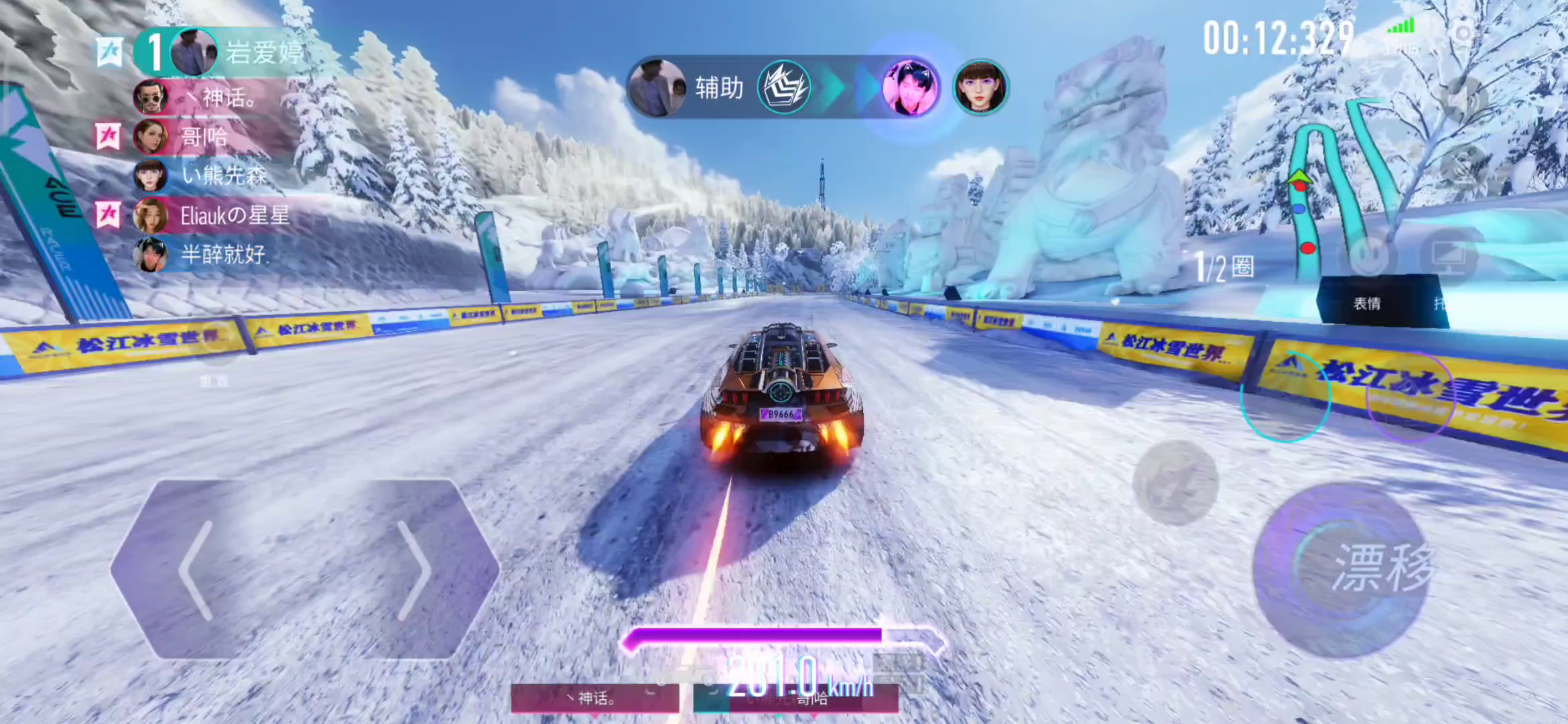The width and height of the screenshot is (1568, 724).
Task: Tap the faded grey round button beside 漂移
Action: 1175,483
